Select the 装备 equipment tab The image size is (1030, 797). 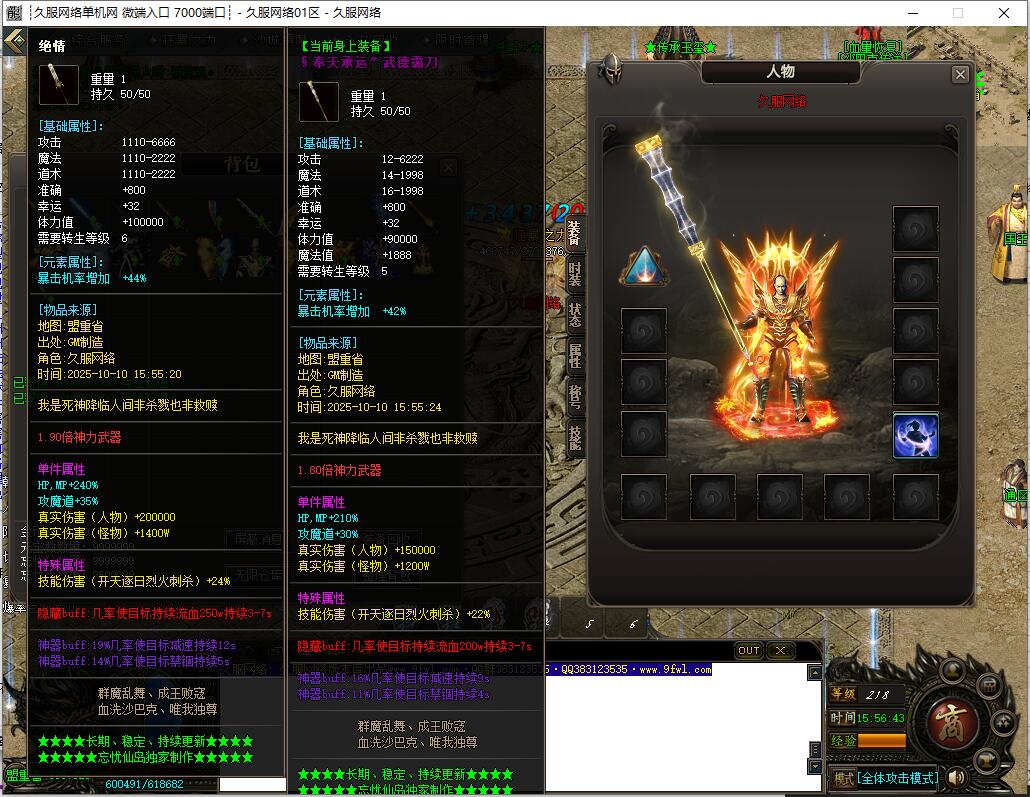(x=574, y=233)
